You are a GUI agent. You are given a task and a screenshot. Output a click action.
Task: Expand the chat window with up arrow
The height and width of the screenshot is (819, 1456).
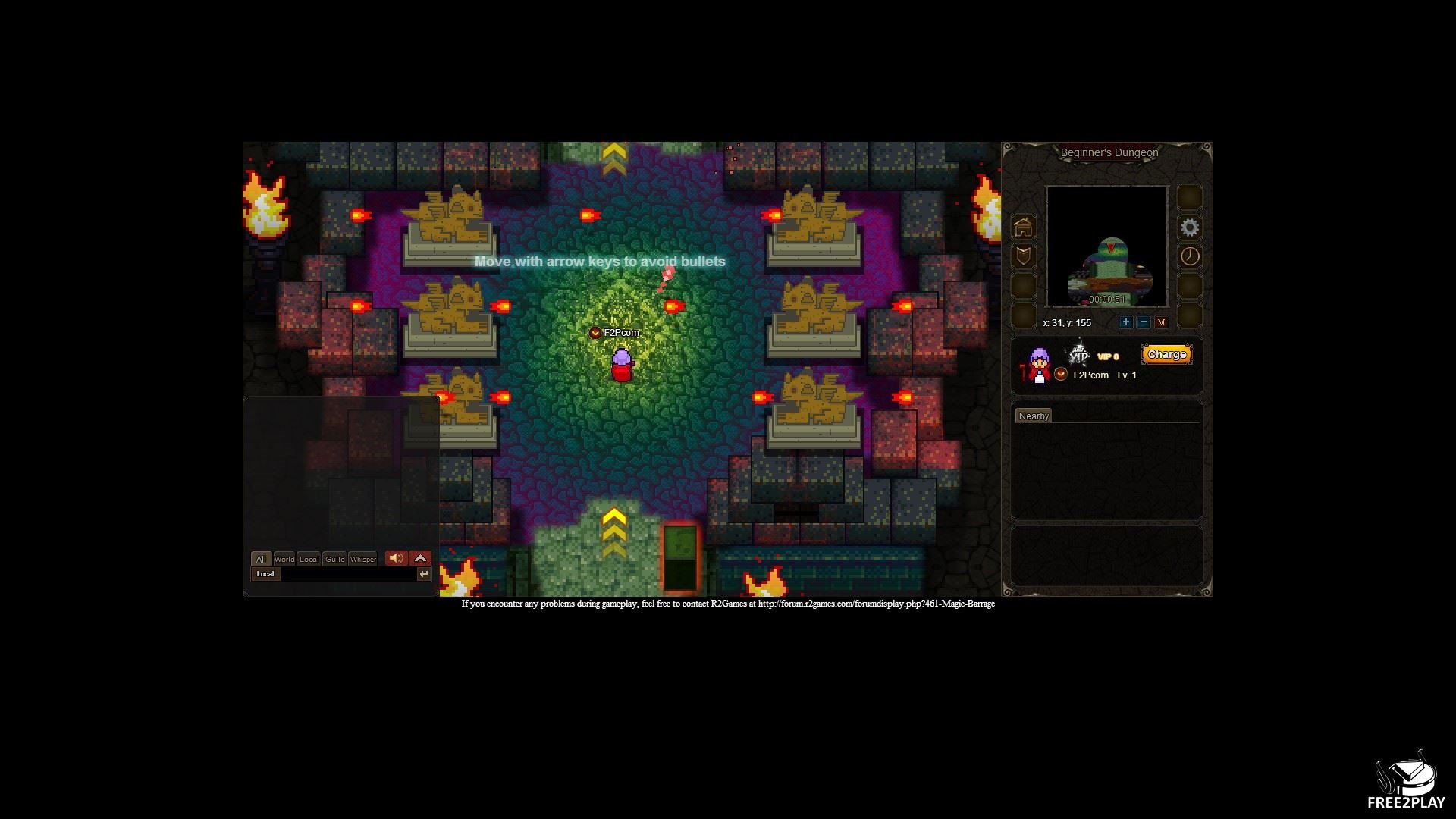pos(420,558)
